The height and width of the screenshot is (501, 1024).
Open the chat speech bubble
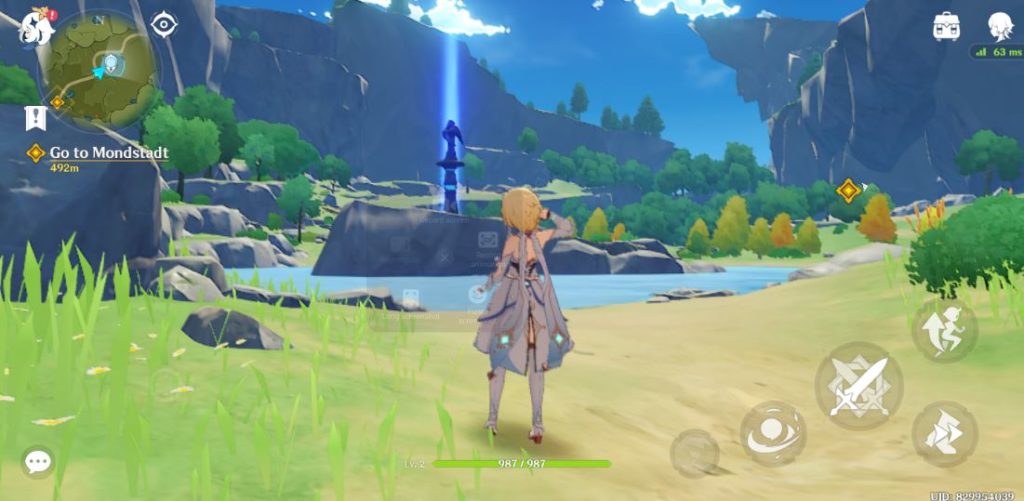[x=38, y=461]
